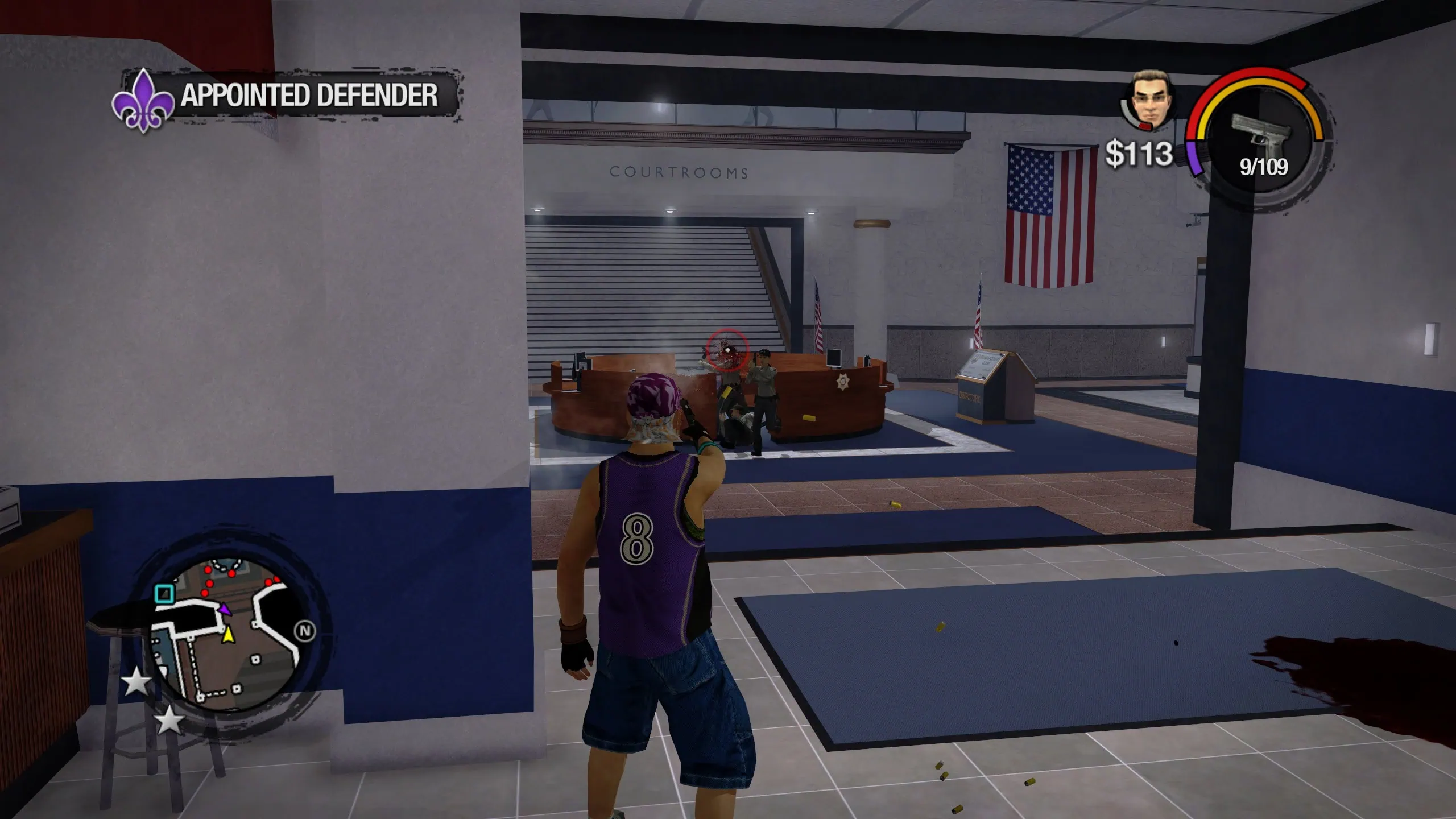Click the minimap north compass indicator
Viewport: 1456px width, 819px height.
pos(305,631)
